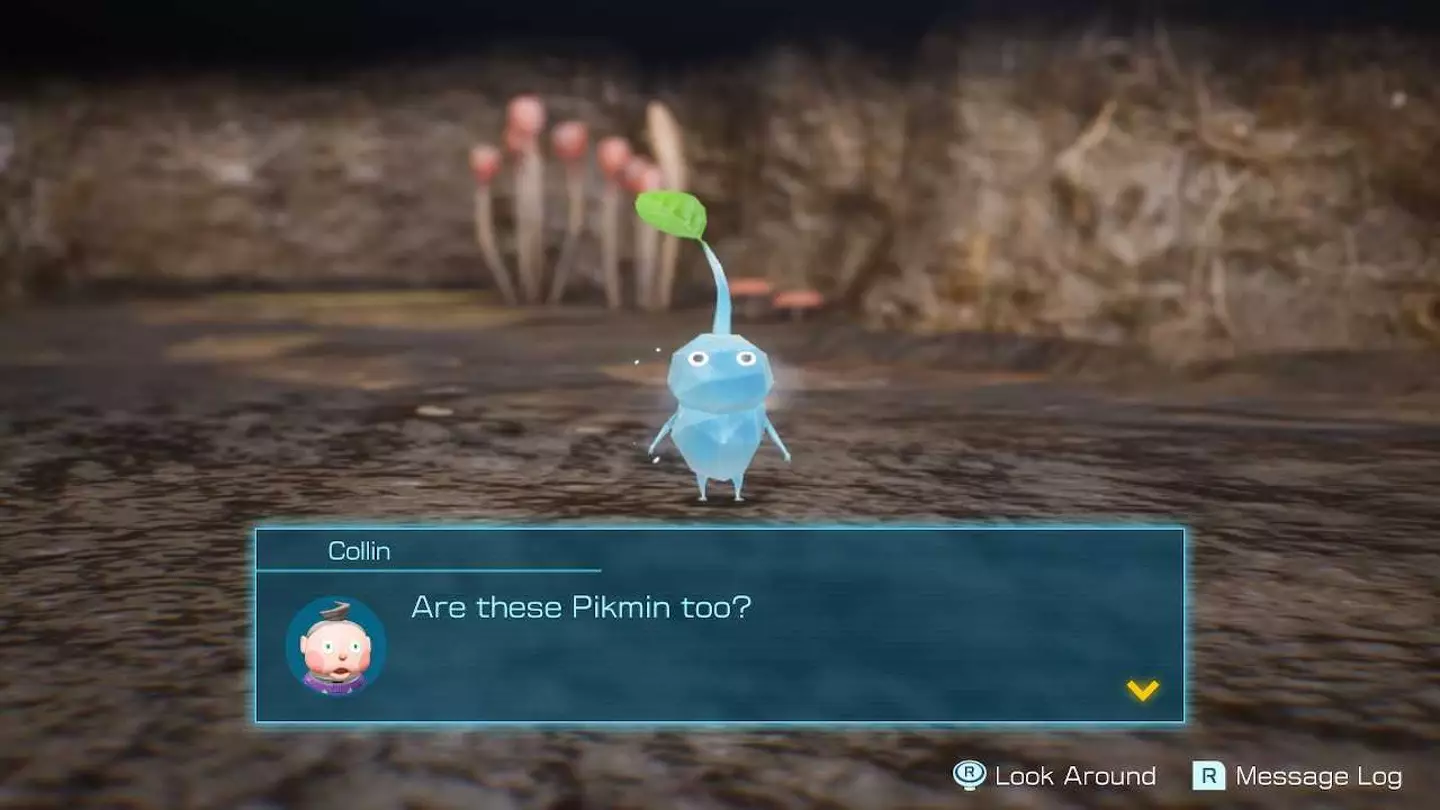Select Collin's character portrait icon
Image resolution: width=1440 pixels, height=810 pixels.
pyautogui.click(x=339, y=645)
